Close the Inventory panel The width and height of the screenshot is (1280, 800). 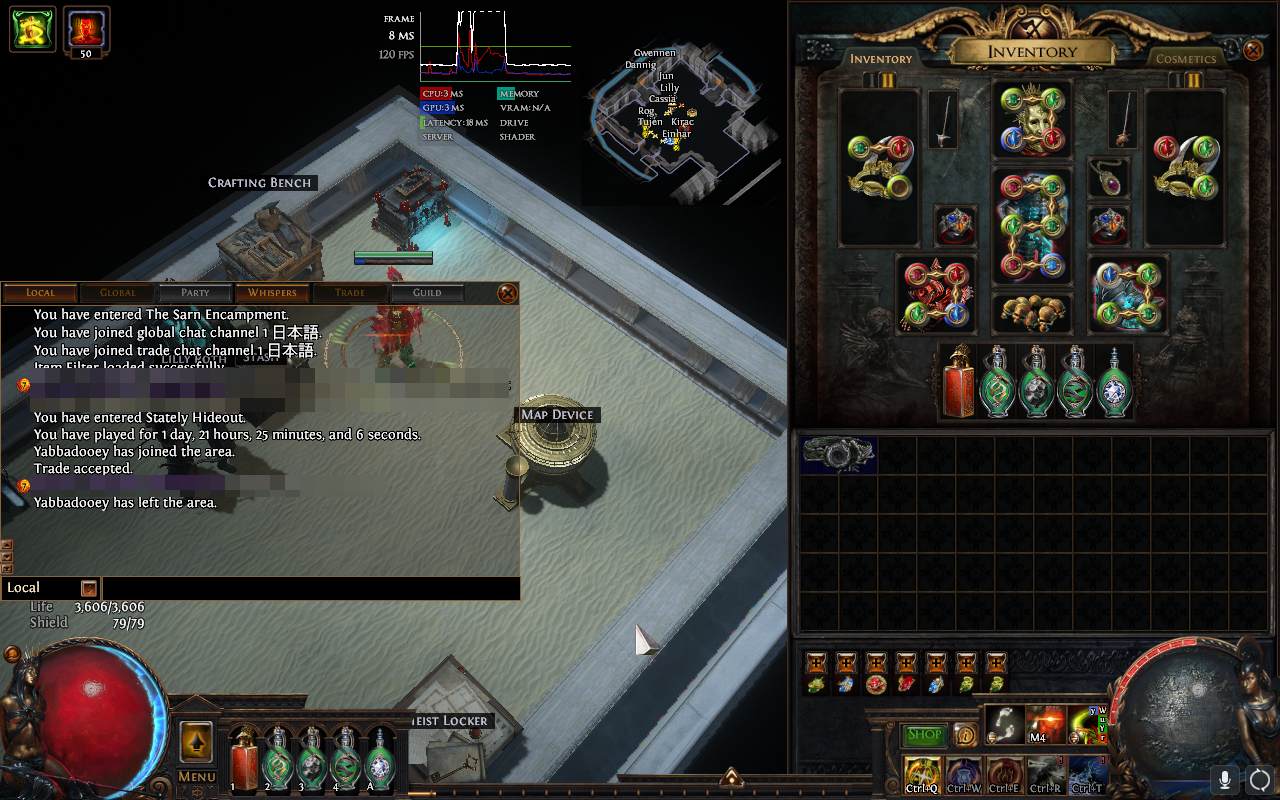tap(1253, 50)
